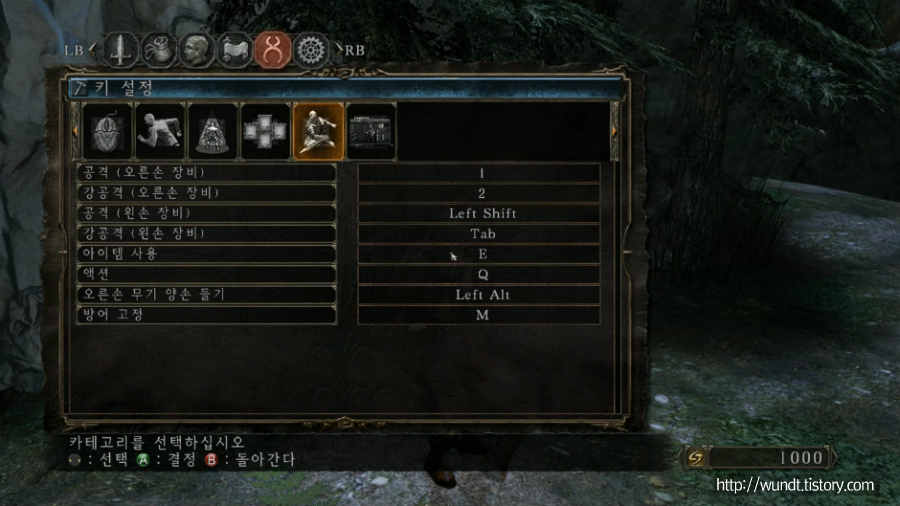
Task: Choose the mouse settings category icon
Action: (x=108, y=132)
